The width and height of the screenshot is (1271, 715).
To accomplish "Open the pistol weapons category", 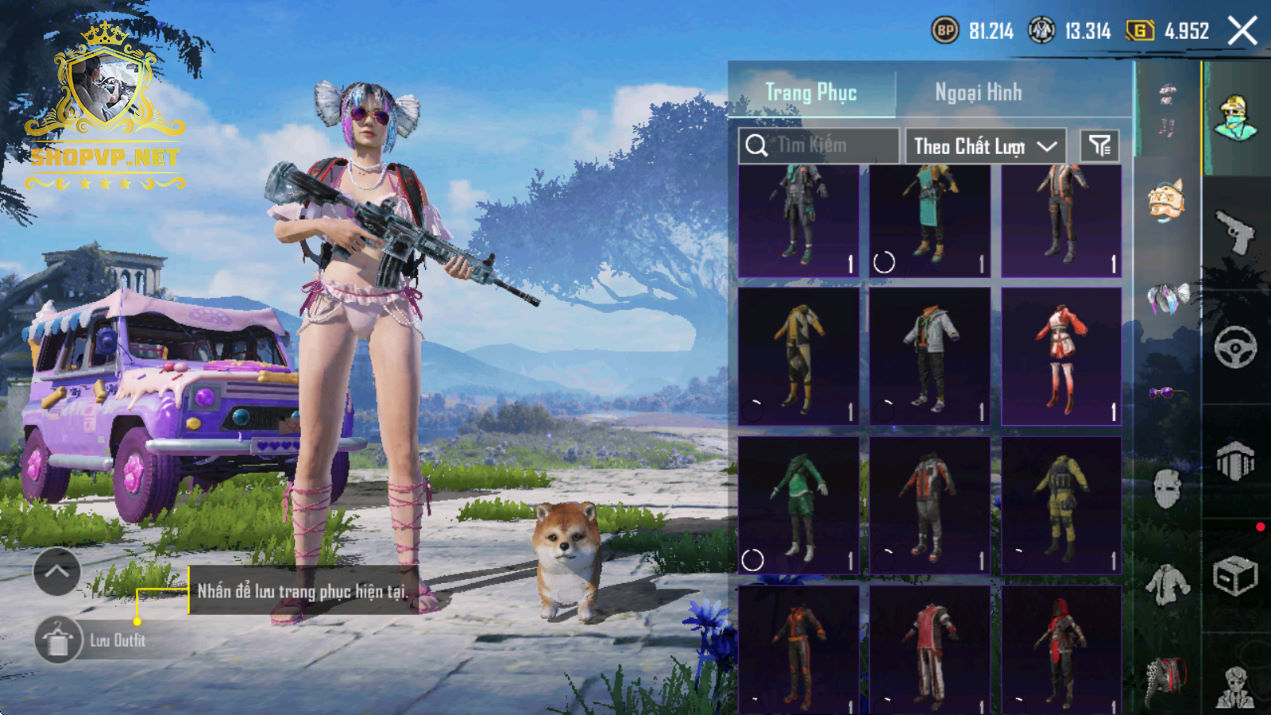I will 1236,233.
